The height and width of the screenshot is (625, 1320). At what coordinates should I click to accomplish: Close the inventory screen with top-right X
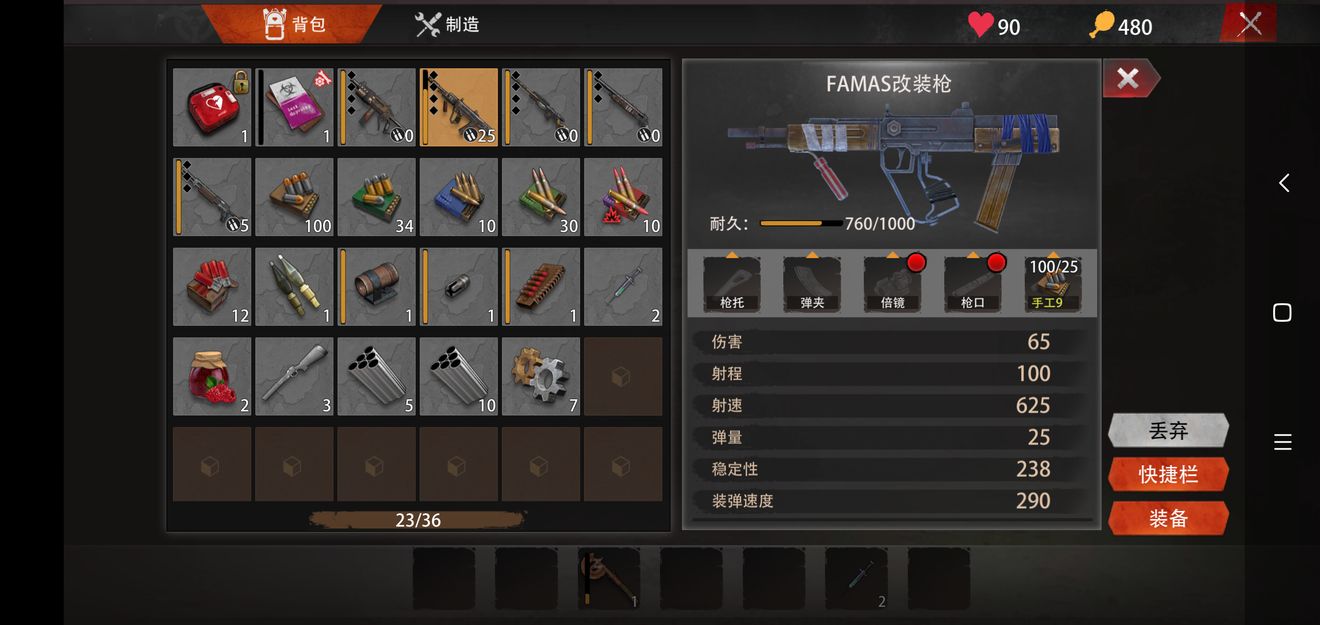coord(1249,23)
